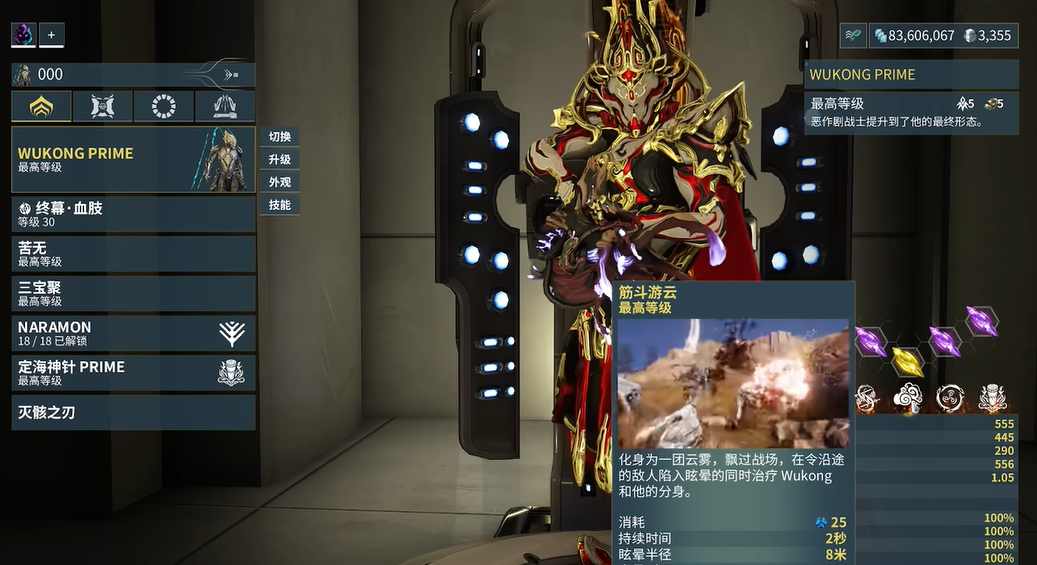Screen dimensions: 1037x565
Task: Select the cloud 筋斗游云 ability icon
Action: click(x=907, y=397)
